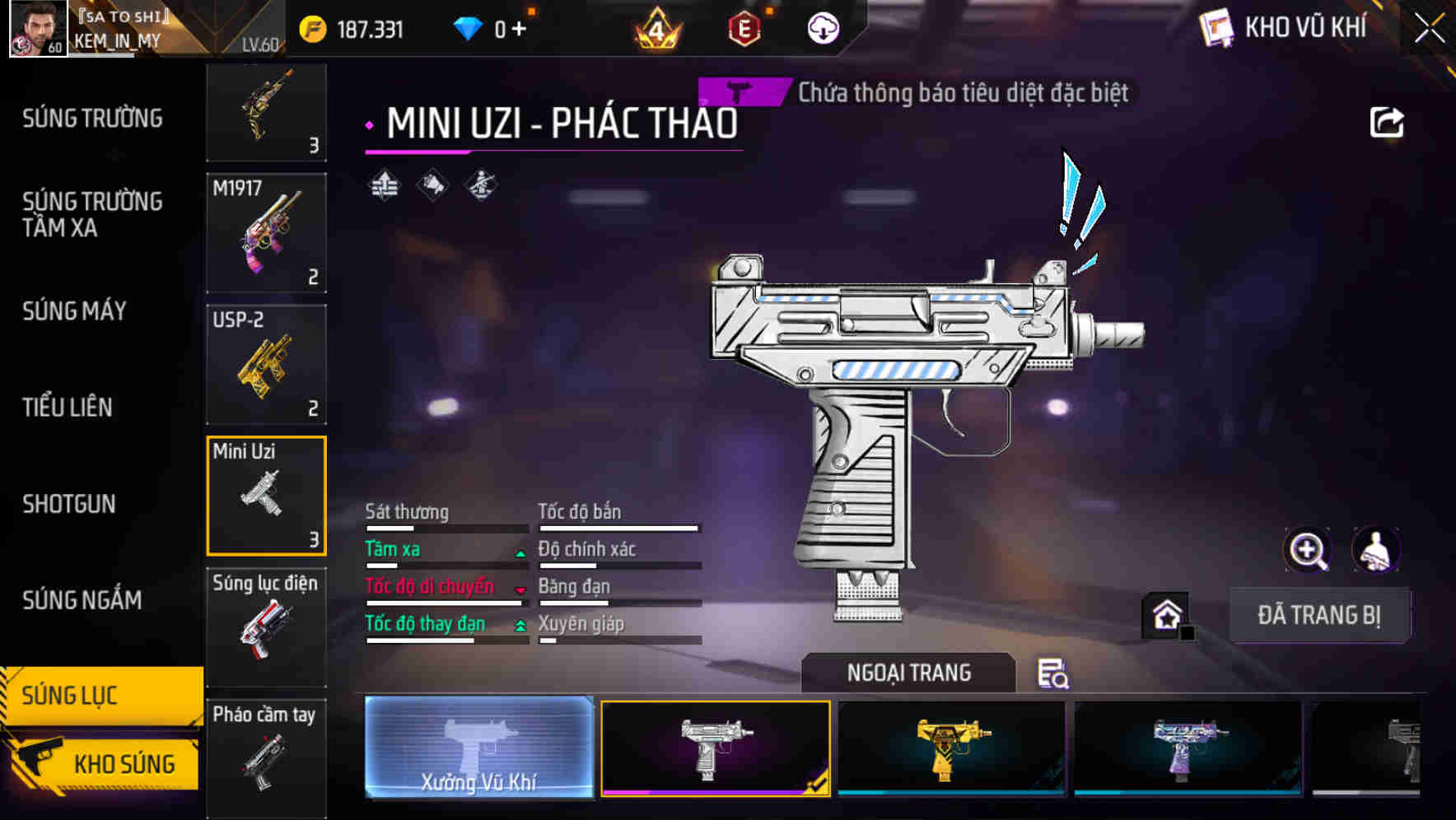Click the share icon at the top right
This screenshot has width=1456, height=820.
point(1388,121)
